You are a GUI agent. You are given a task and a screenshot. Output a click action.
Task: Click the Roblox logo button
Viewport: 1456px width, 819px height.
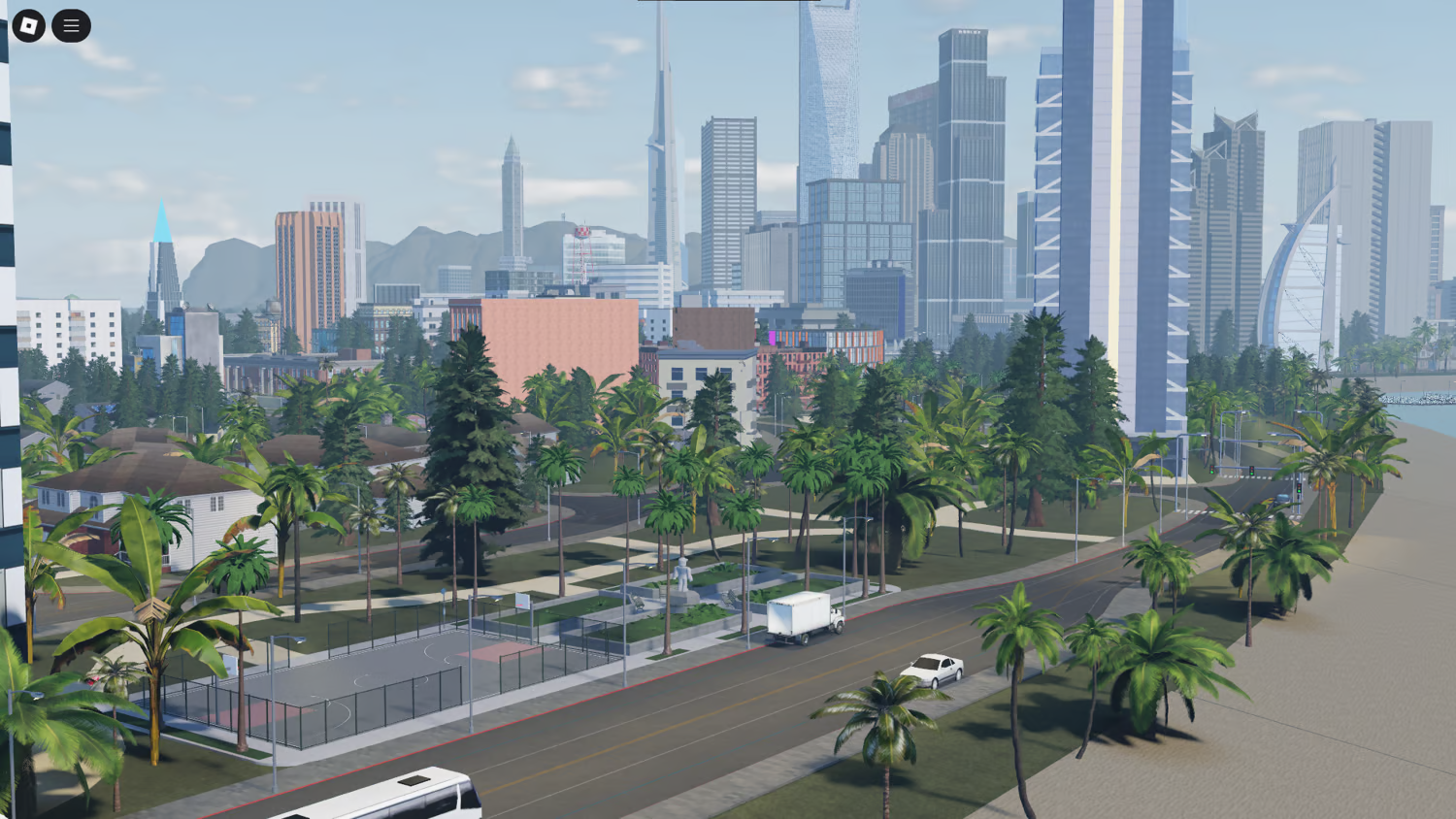tap(26, 26)
